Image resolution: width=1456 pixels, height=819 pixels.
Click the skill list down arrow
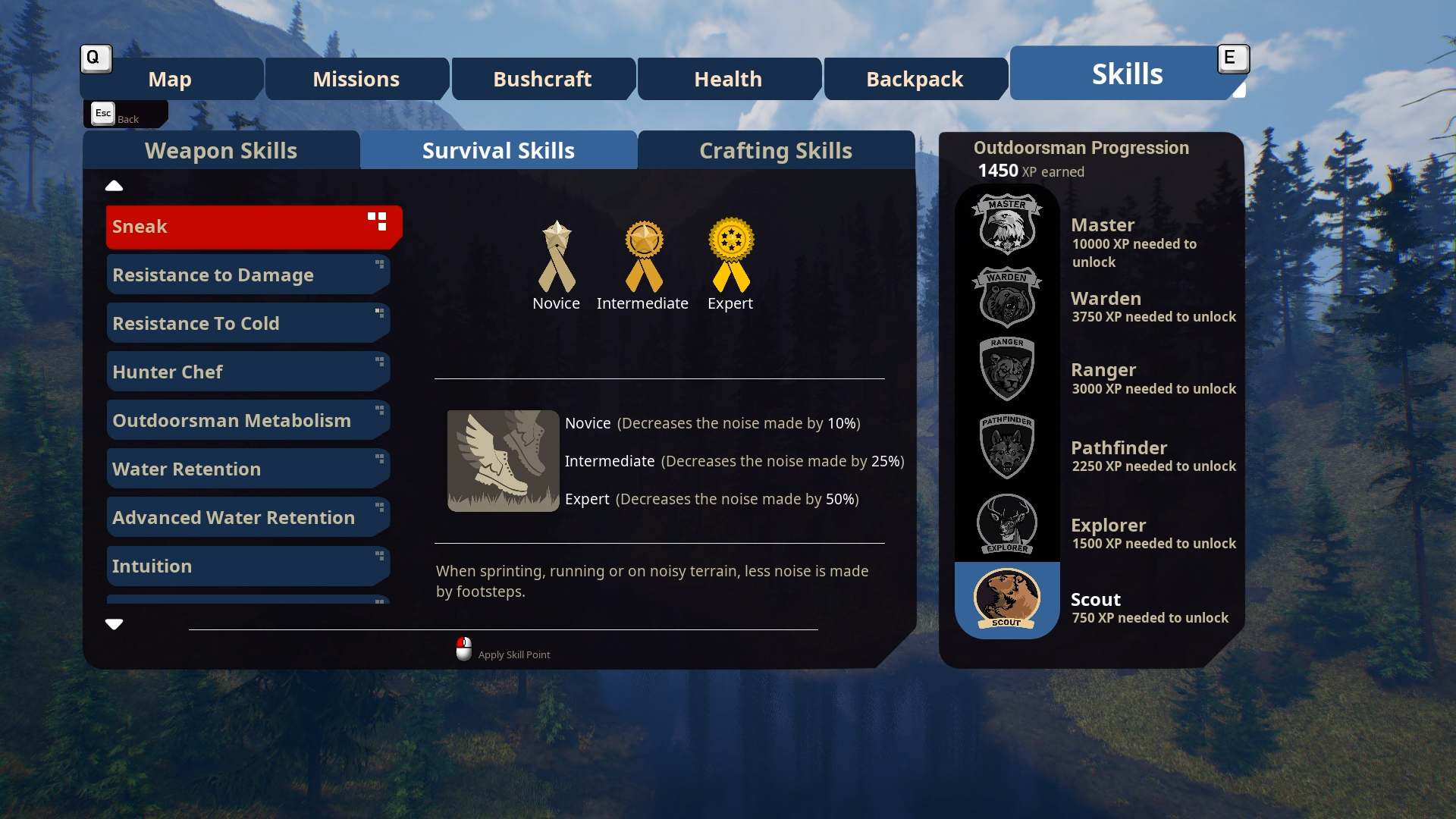point(114,624)
